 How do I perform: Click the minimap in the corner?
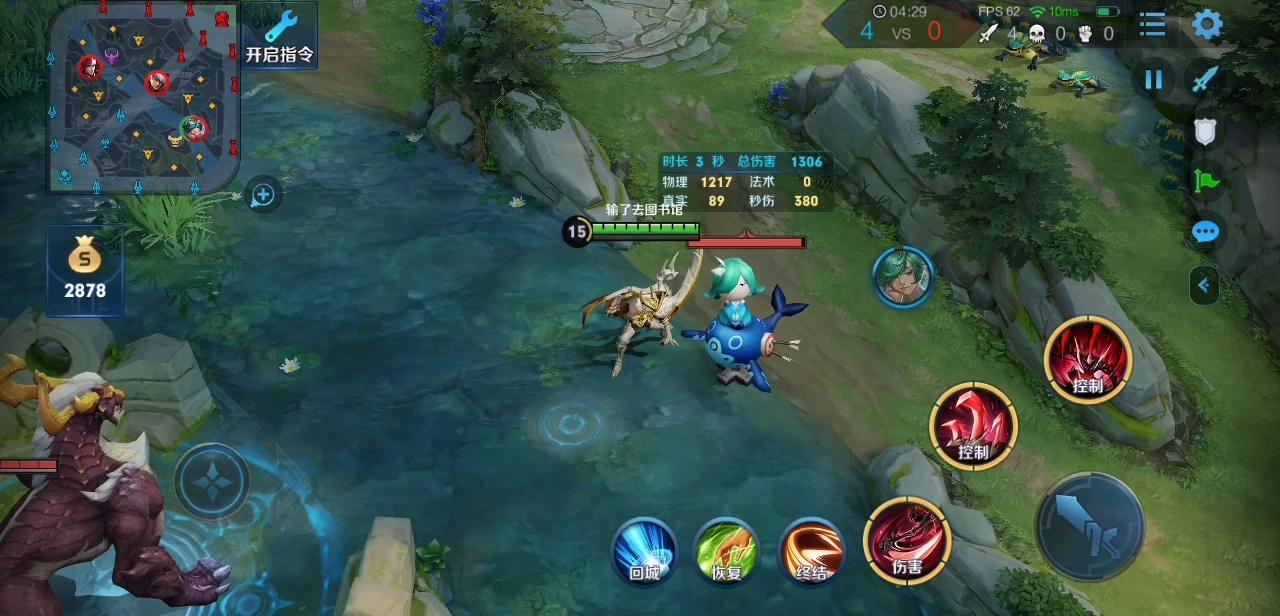coord(142,97)
